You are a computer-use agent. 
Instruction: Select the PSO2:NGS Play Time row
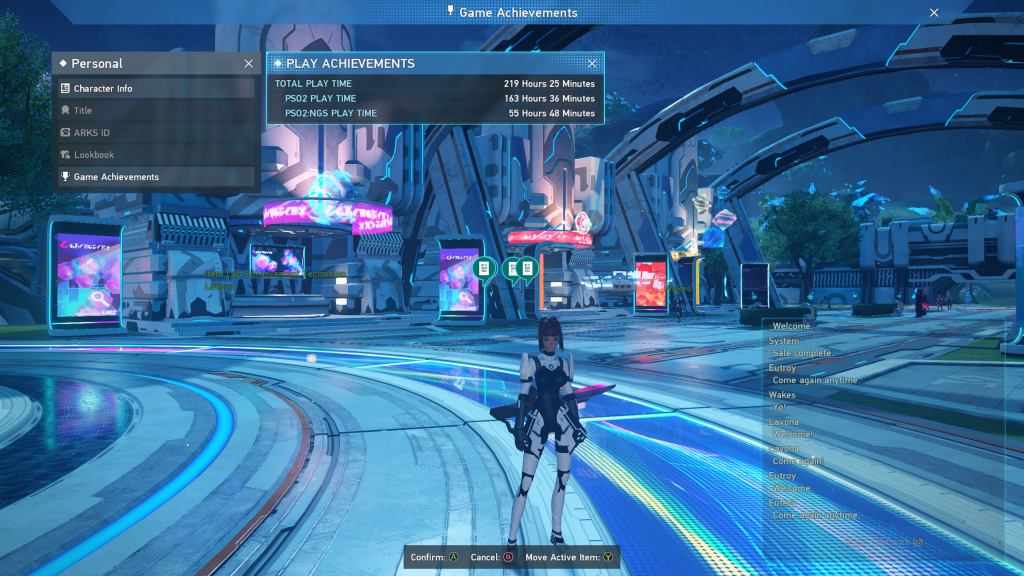pos(435,114)
